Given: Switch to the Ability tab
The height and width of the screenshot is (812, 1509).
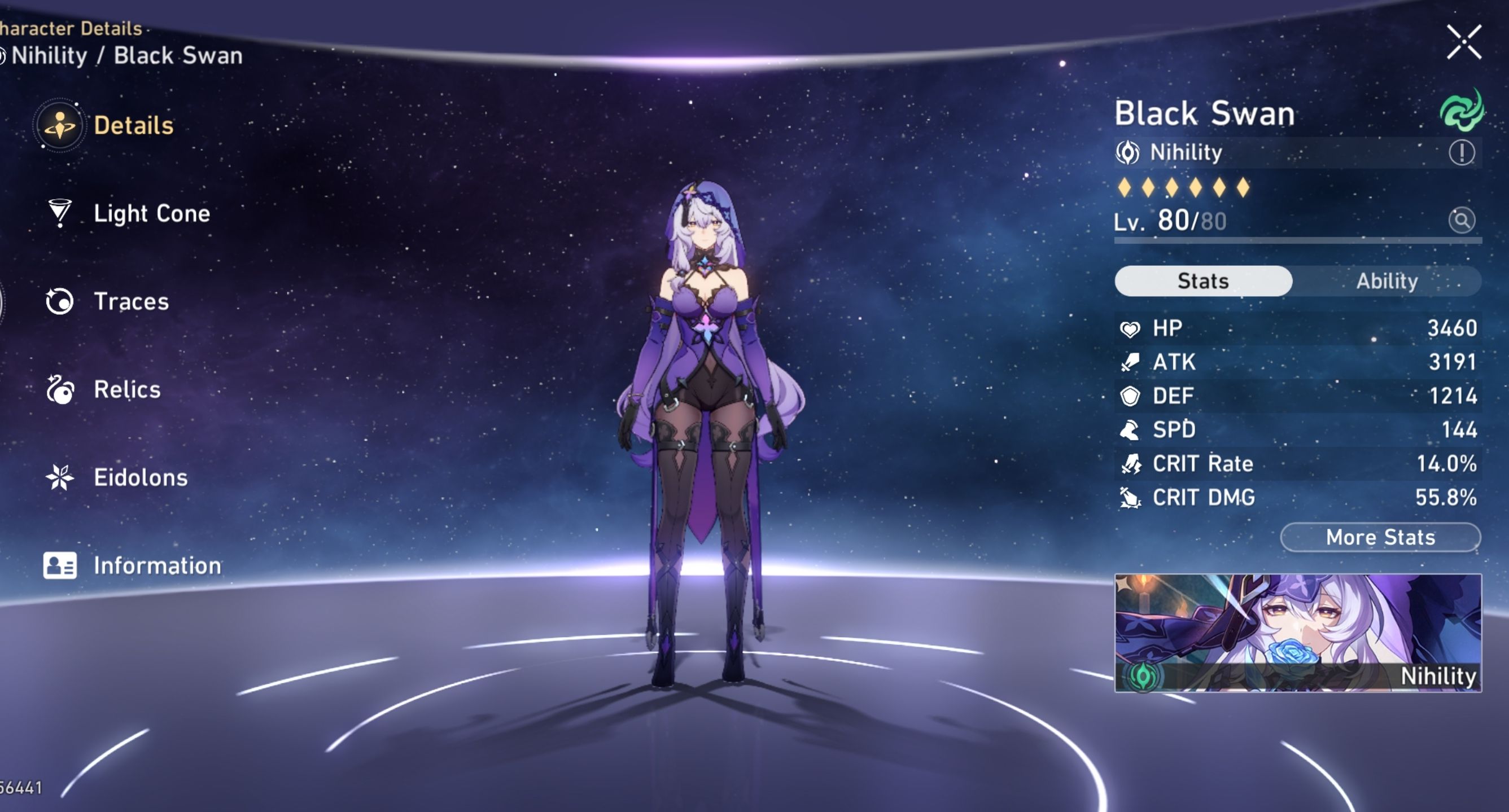Looking at the screenshot, I should 1387,281.
